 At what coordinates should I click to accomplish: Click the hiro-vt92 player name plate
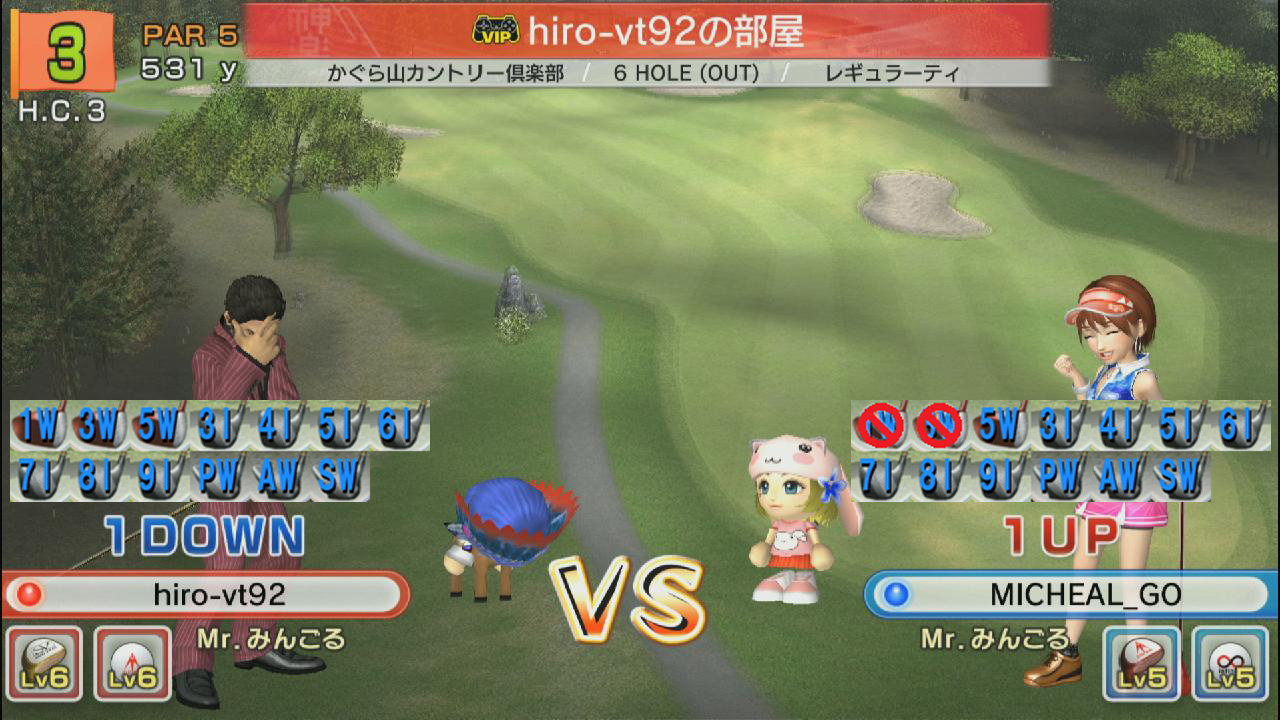(206, 595)
